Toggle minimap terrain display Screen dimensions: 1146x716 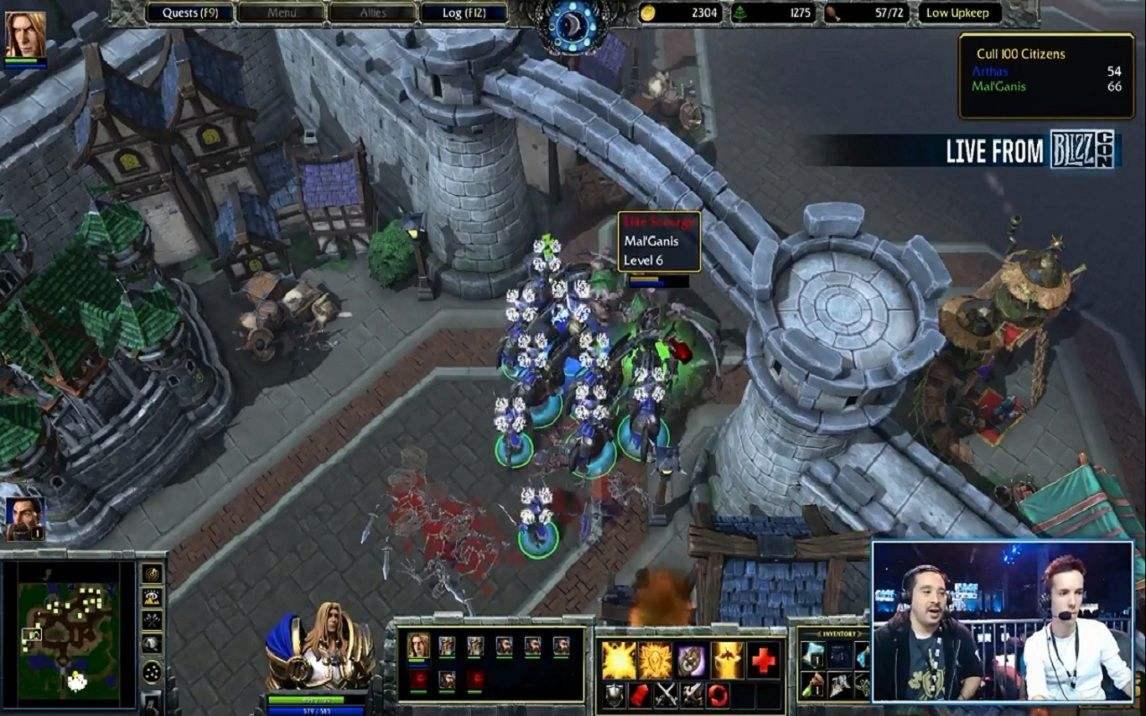pyautogui.click(x=152, y=598)
